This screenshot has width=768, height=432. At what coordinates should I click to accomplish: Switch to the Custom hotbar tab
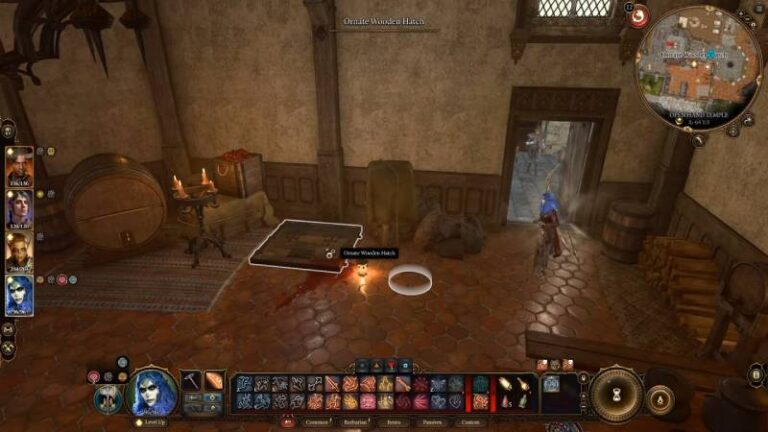point(470,422)
